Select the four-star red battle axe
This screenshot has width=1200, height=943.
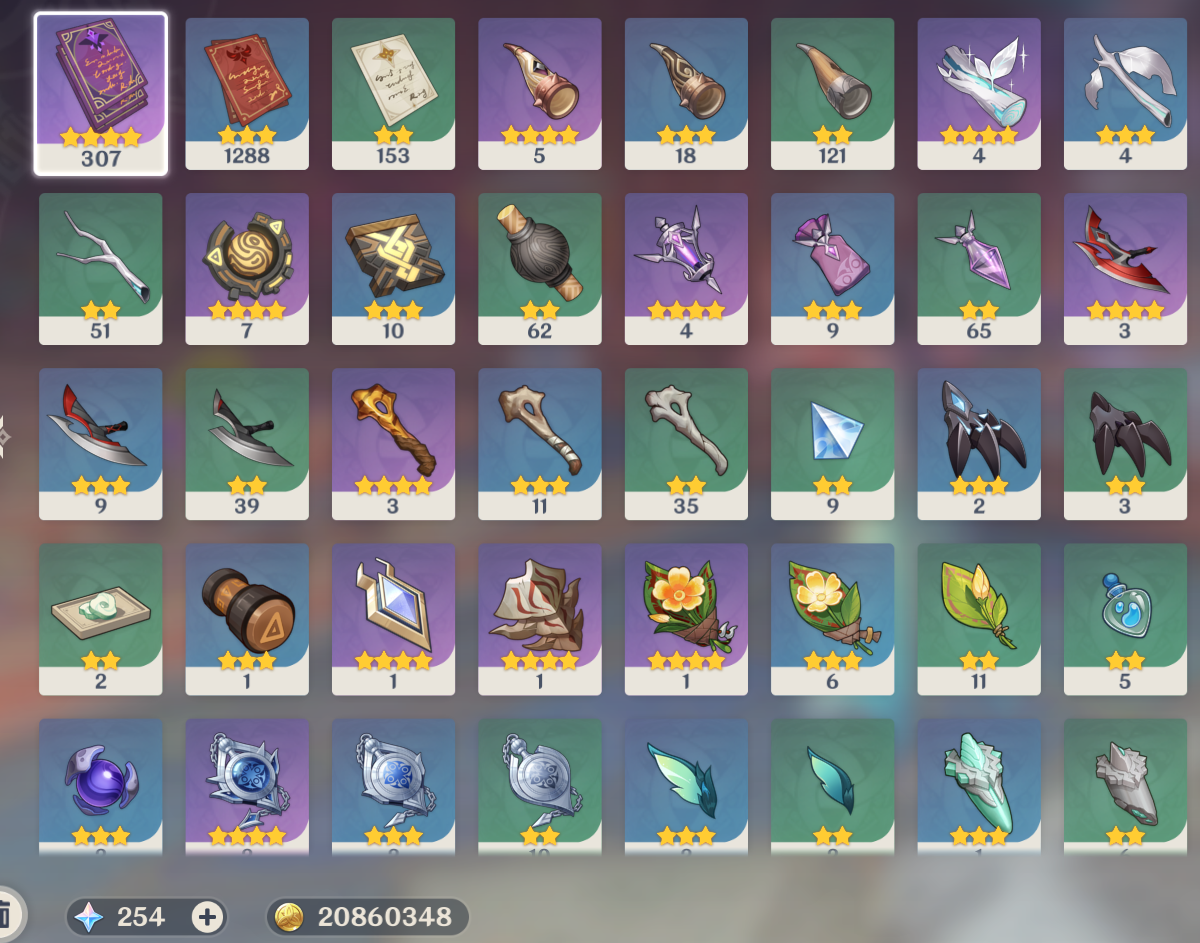(1125, 268)
